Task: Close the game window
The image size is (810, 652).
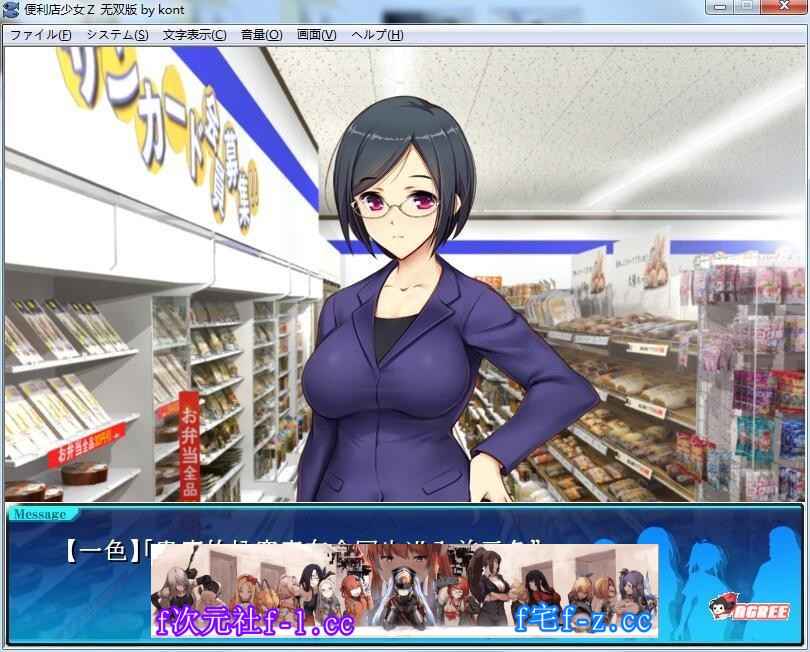Action: pos(784,8)
